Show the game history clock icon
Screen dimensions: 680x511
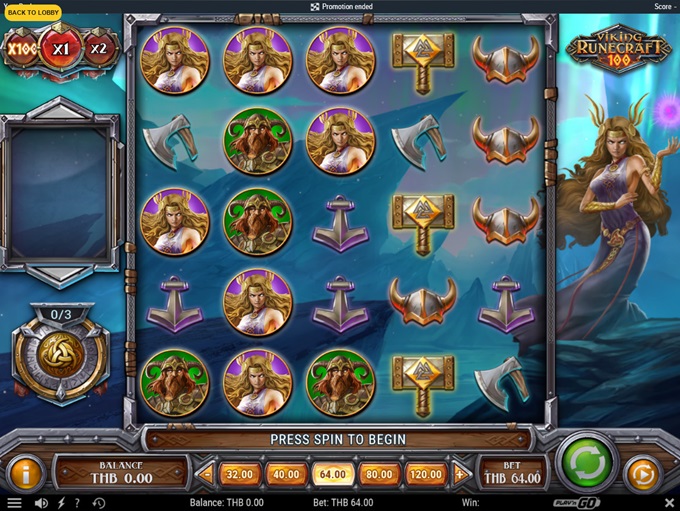tap(98, 503)
